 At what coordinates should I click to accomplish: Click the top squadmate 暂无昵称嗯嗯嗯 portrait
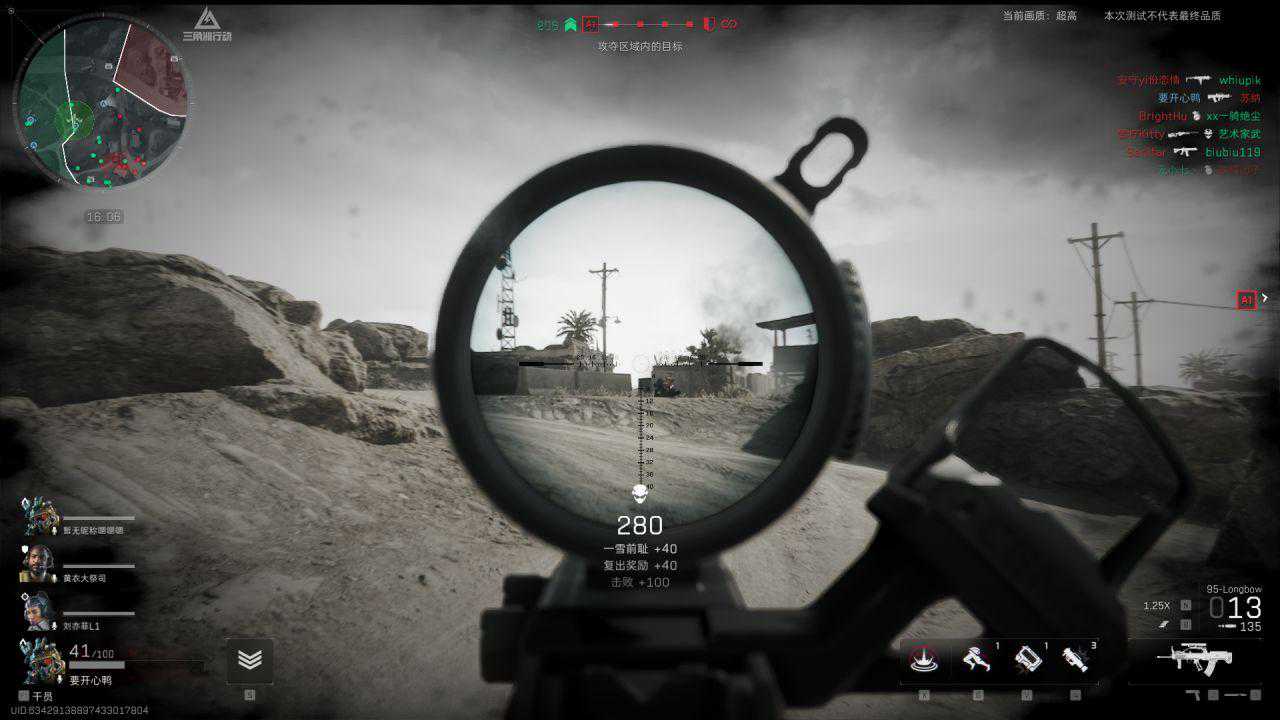click(38, 516)
